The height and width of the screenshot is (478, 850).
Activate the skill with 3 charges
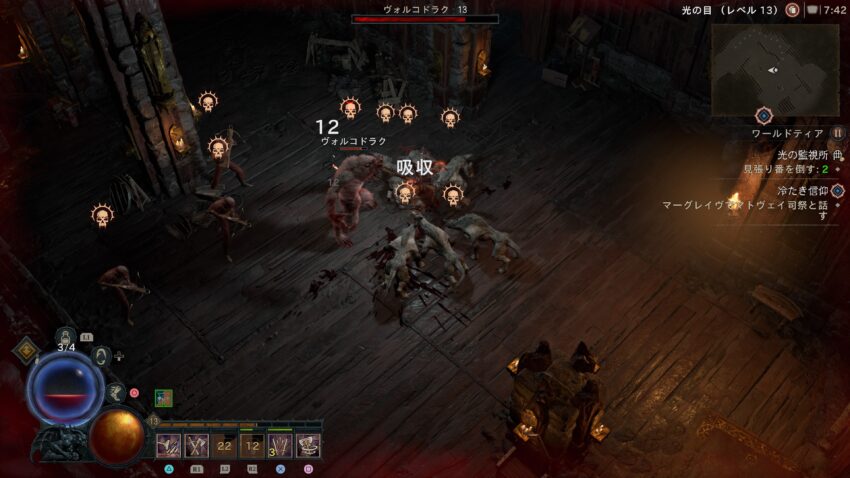(x=280, y=445)
